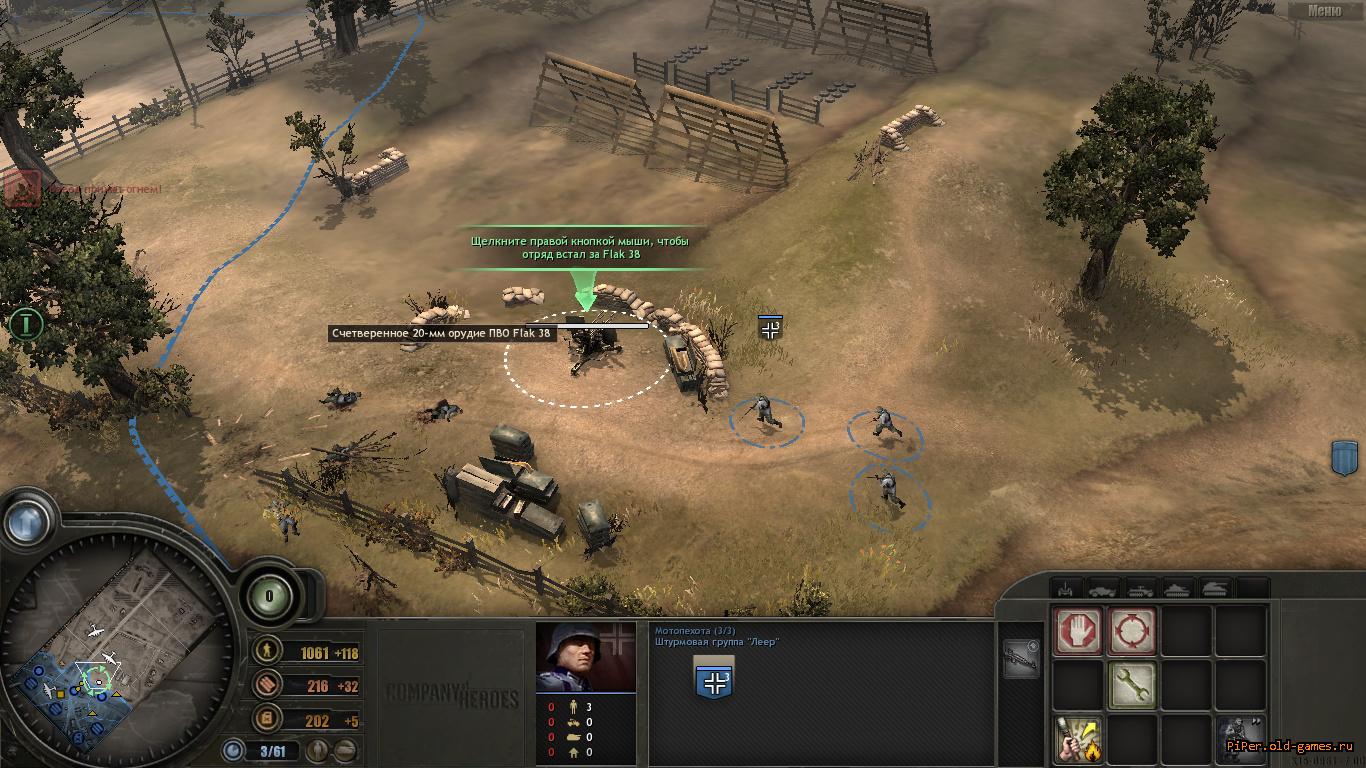Select the red crosshair attack command

click(x=1132, y=631)
